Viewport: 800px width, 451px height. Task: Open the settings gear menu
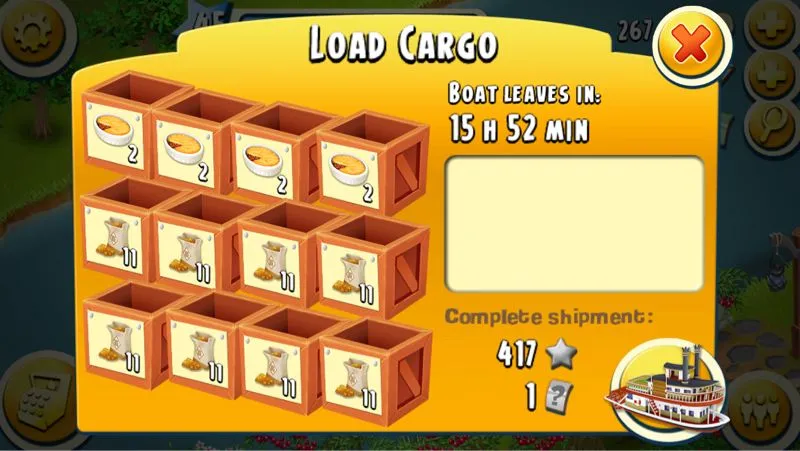[27, 32]
